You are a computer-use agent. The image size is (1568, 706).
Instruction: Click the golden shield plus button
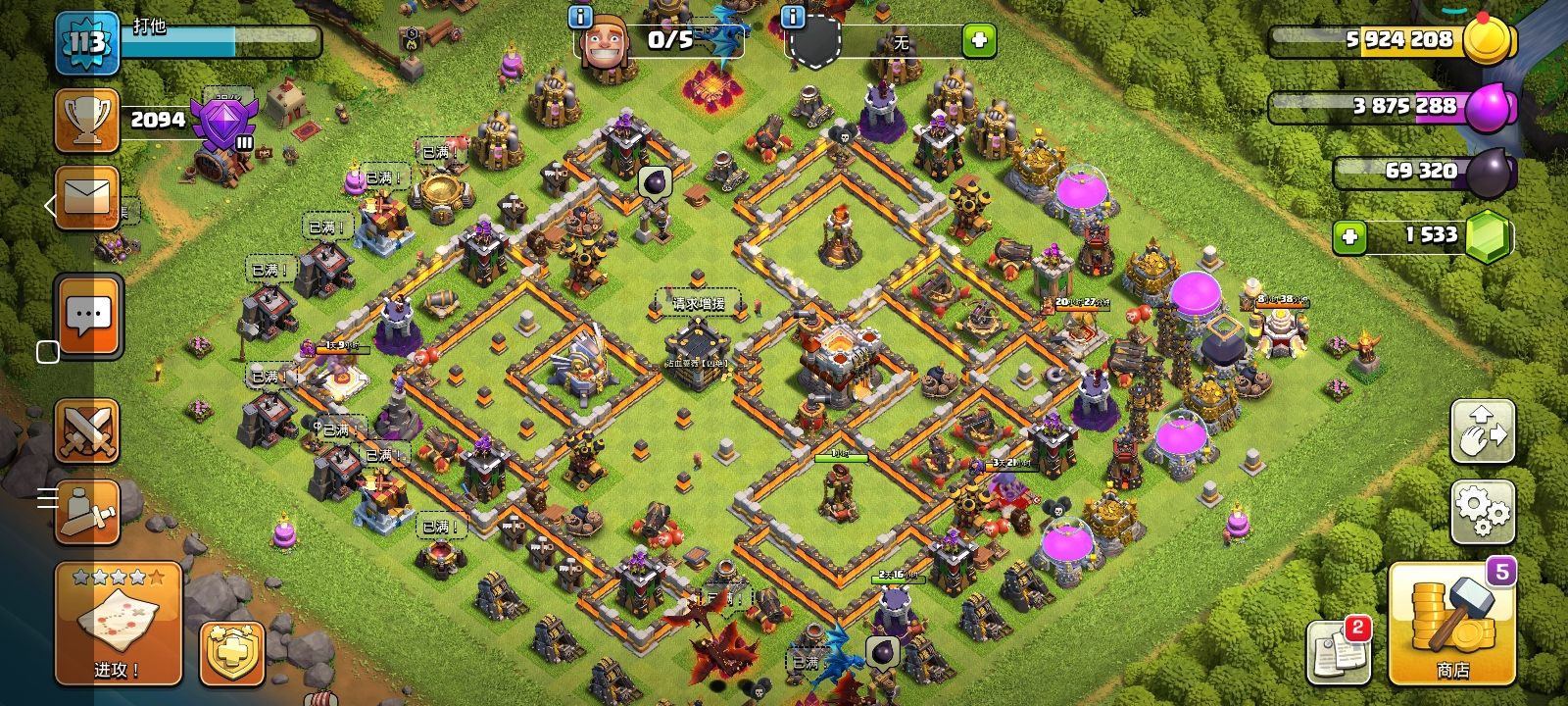(x=232, y=653)
